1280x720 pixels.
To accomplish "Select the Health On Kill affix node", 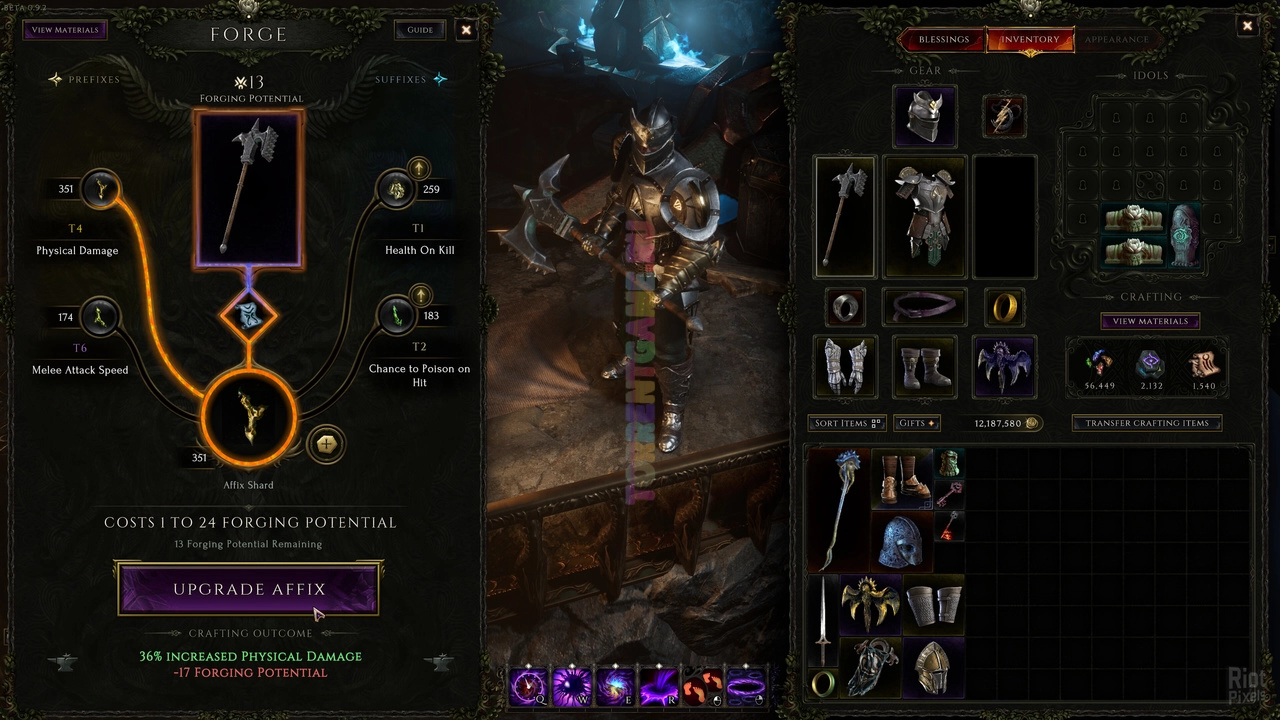I will pyautogui.click(x=397, y=189).
